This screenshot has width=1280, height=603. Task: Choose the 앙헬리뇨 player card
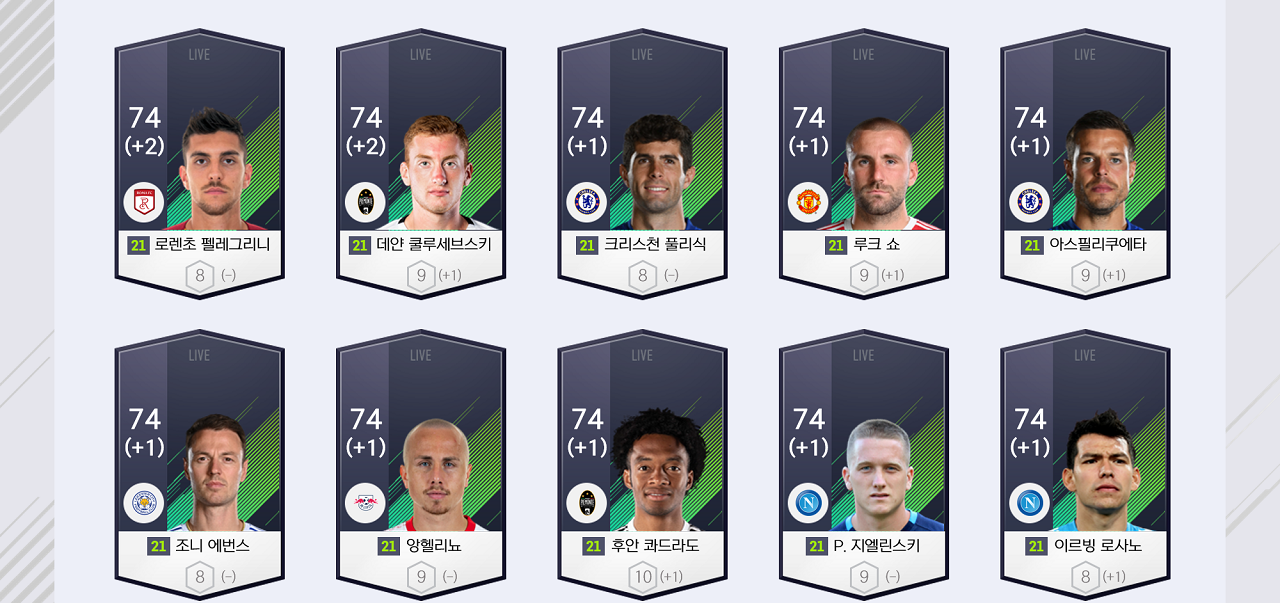[421, 465]
